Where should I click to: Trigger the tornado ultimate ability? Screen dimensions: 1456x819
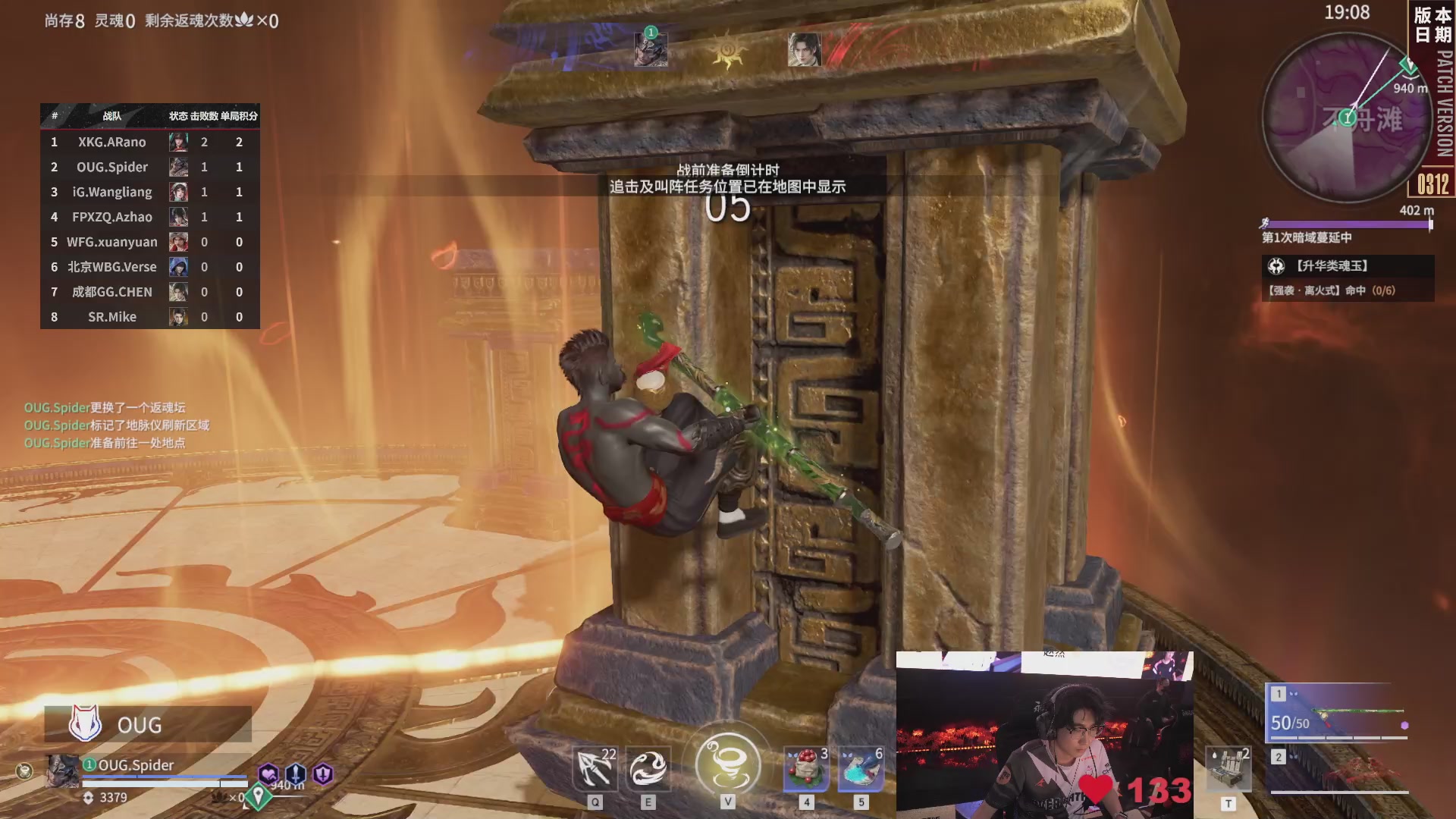(727, 764)
